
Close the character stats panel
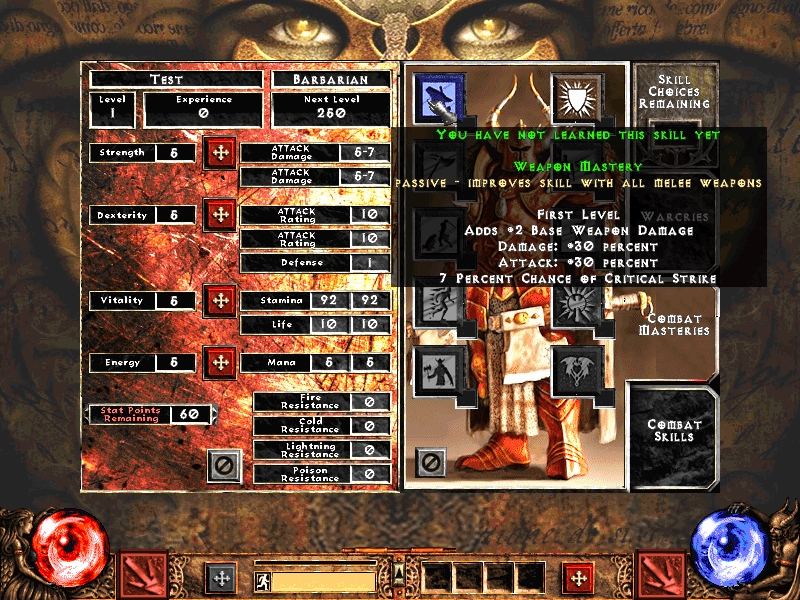coord(224,465)
